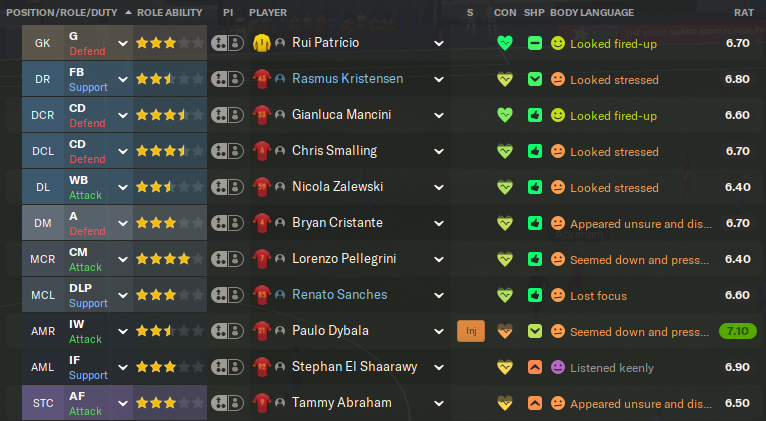Image resolution: width=766 pixels, height=421 pixels.
Task: Select Nicola Zalewski in the list
Action: (337, 187)
